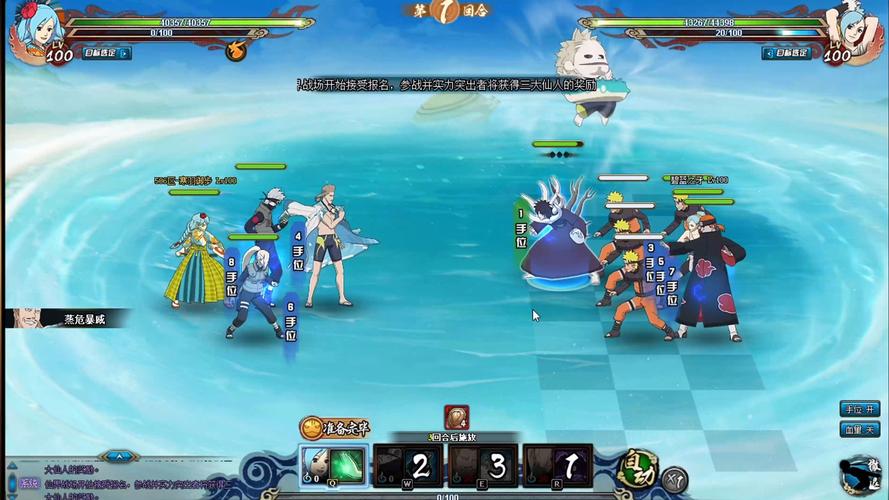Select the W skill slot showing 2
Image resolution: width=889 pixels, height=500 pixels.
point(408,465)
